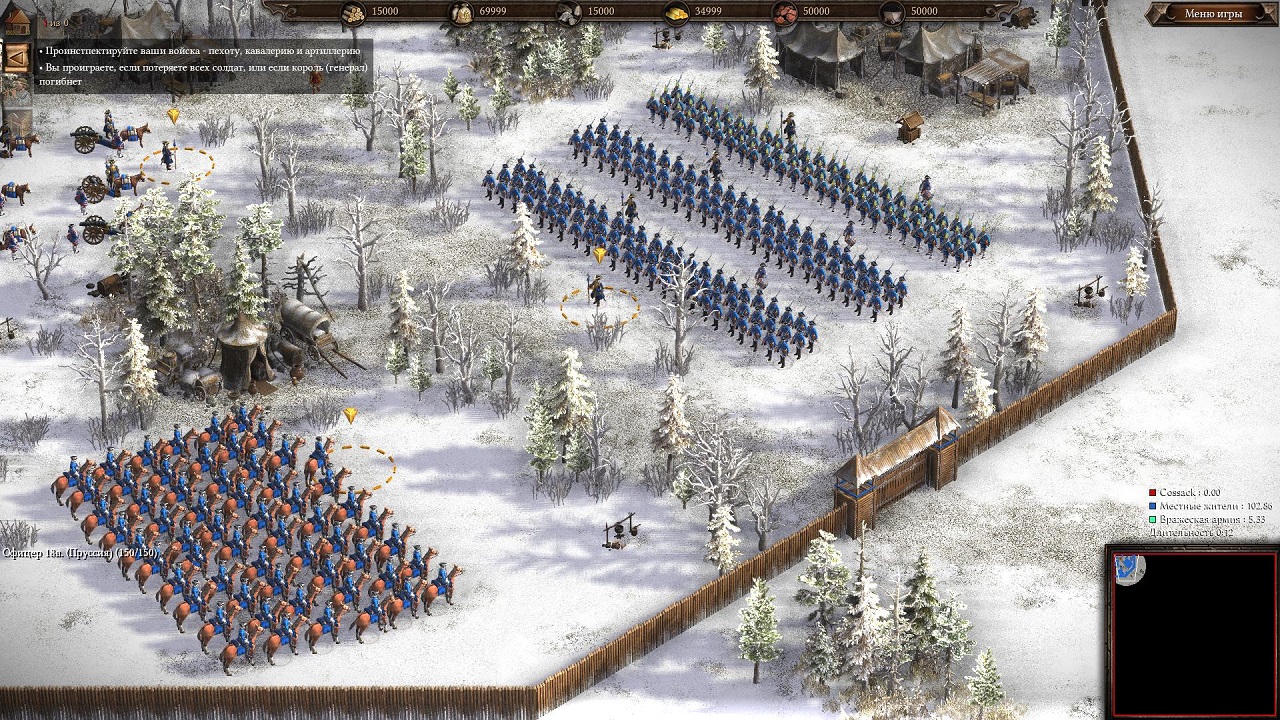The width and height of the screenshot is (1280, 720).
Task: Collapse objectives with the scroll arrow button
Action: 16,56
